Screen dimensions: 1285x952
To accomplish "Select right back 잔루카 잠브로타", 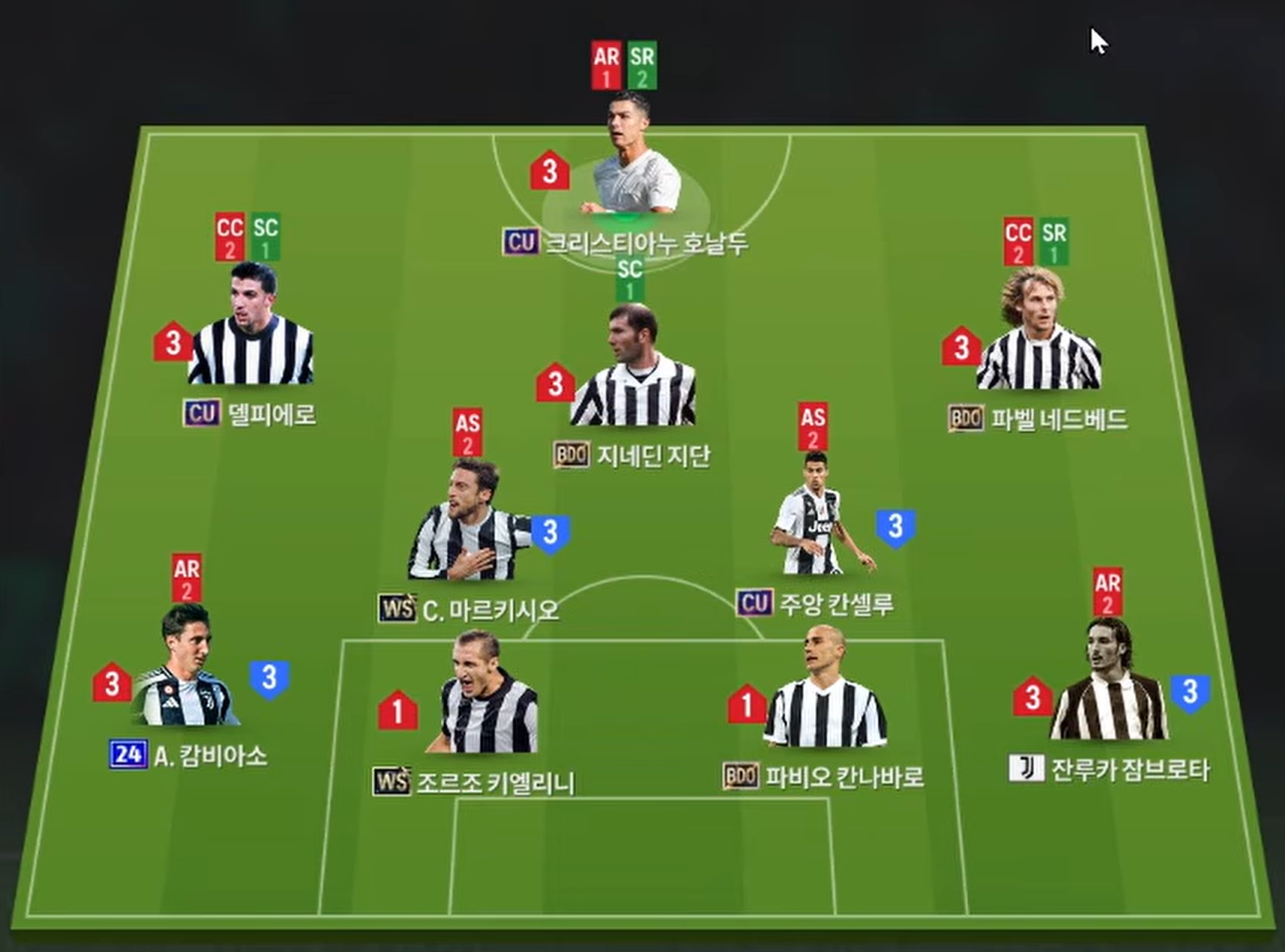I will click(1107, 689).
